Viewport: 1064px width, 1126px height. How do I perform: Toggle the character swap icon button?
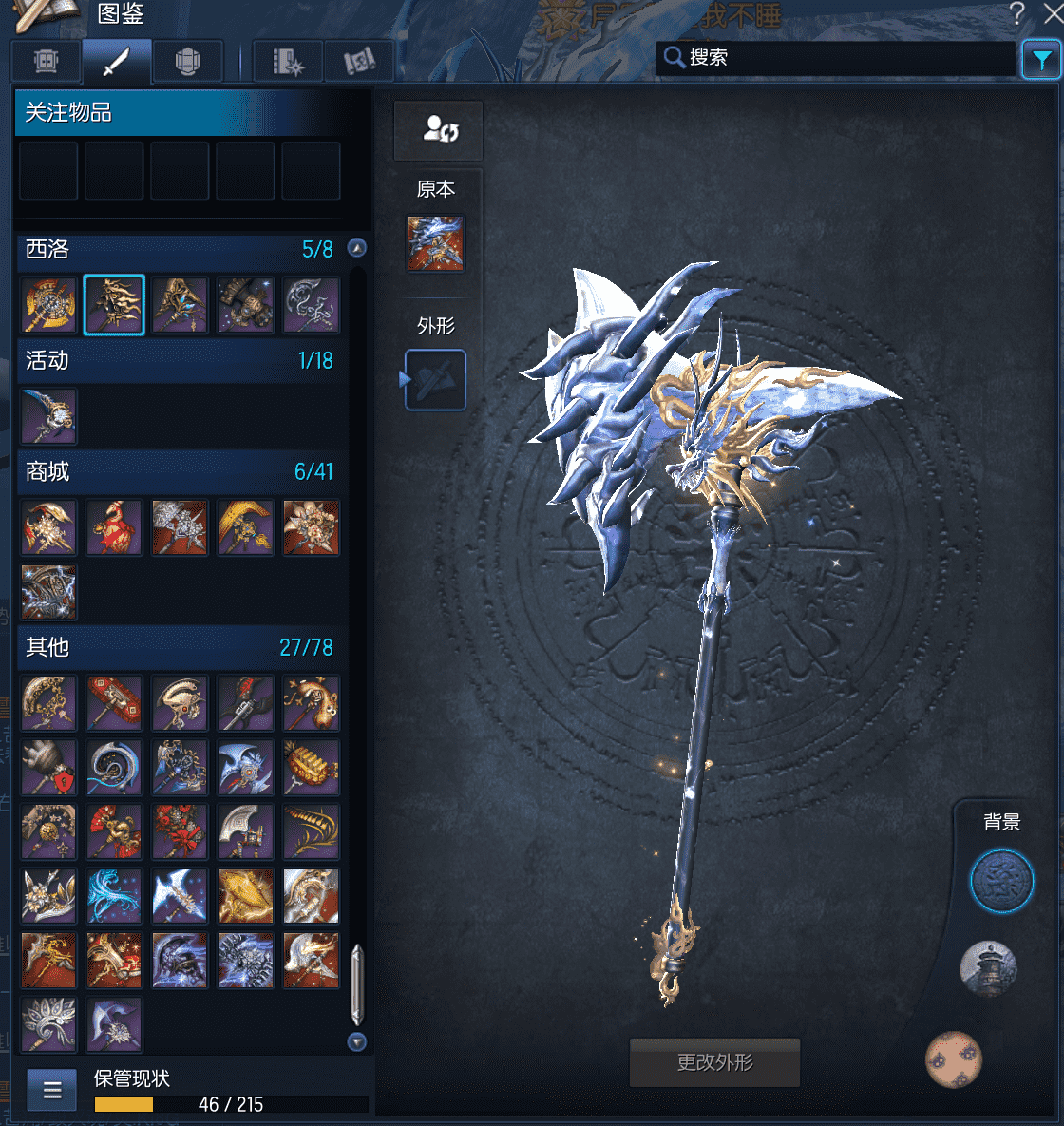pyautogui.click(x=439, y=130)
